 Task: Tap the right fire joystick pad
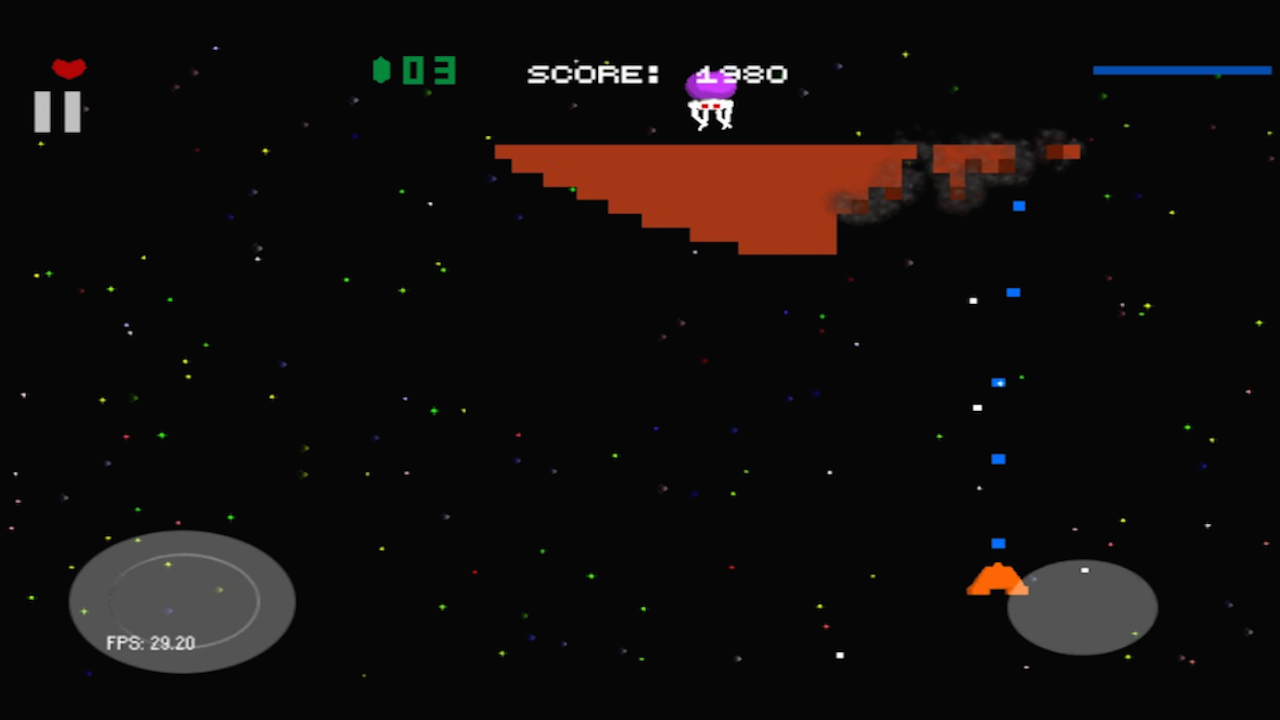tap(1083, 607)
